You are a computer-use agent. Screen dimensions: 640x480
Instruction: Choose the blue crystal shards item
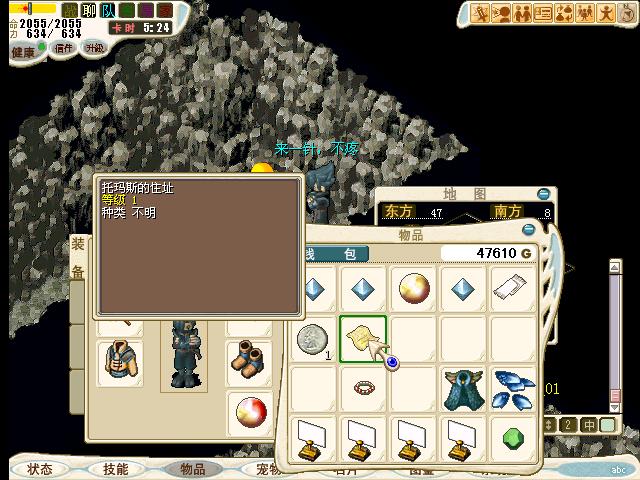coord(513,388)
